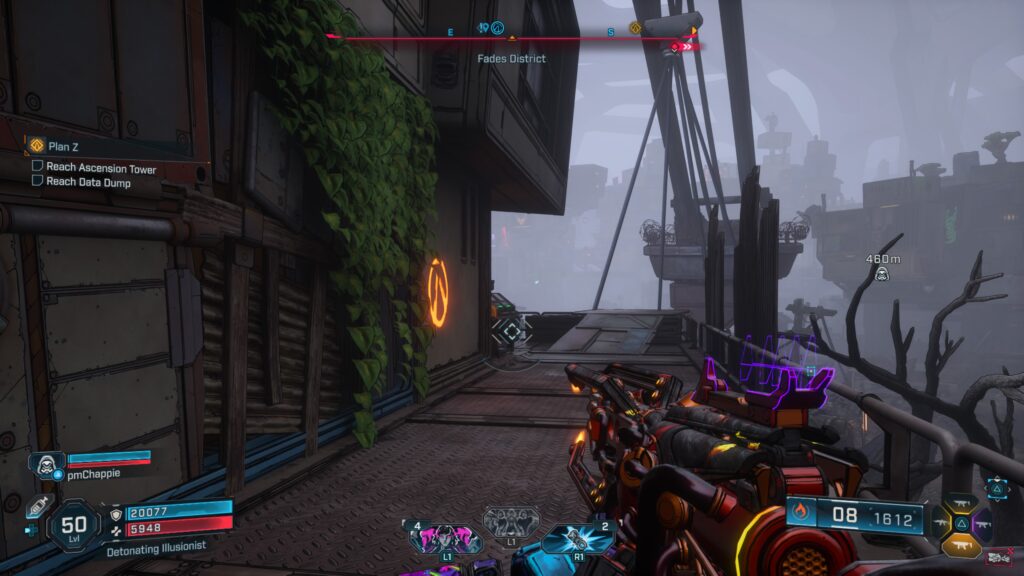Open the level 50 character badge

pyautogui.click(x=74, y=524)
